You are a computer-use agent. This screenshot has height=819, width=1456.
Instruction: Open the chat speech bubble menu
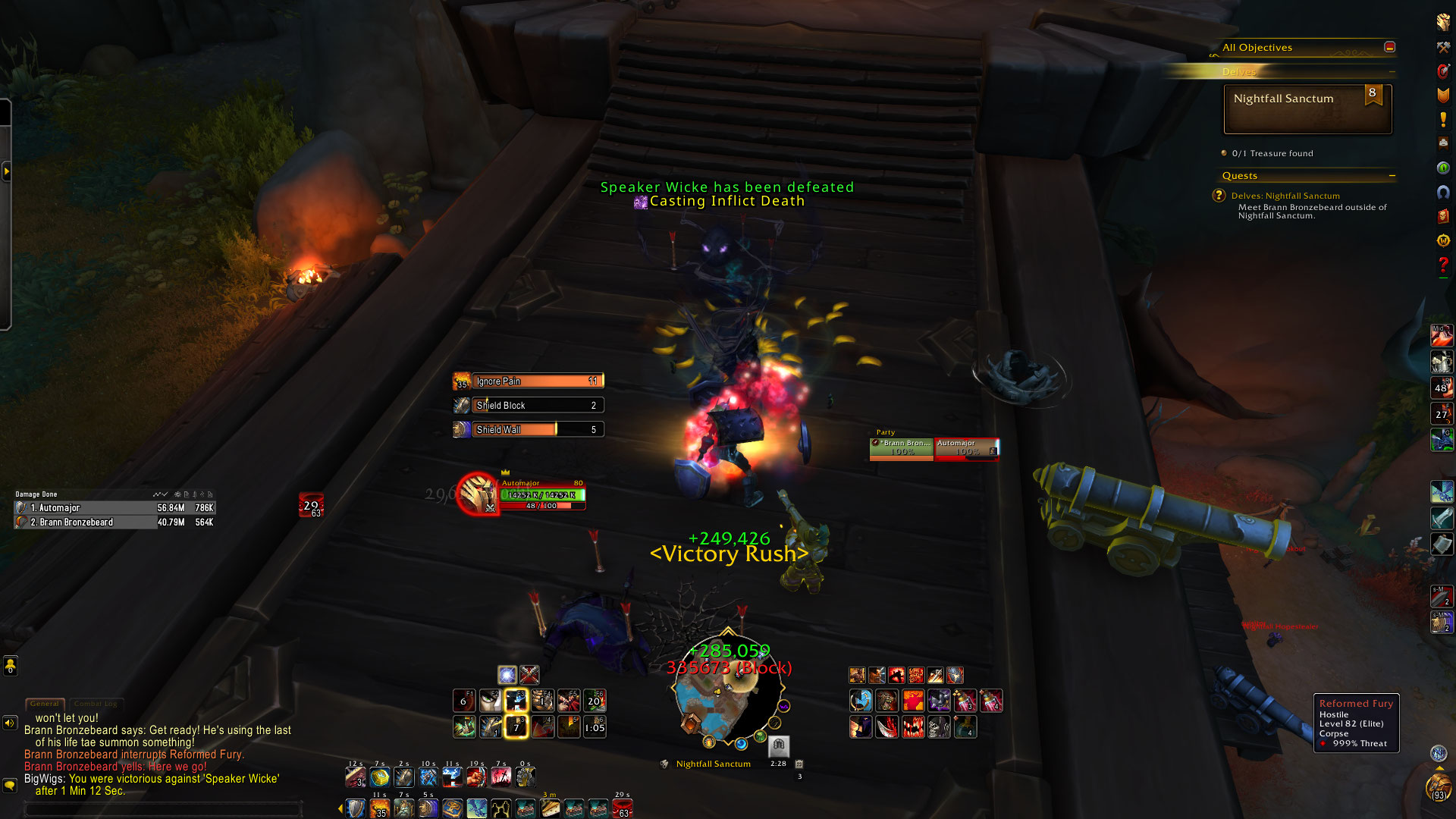click(10, 786)
